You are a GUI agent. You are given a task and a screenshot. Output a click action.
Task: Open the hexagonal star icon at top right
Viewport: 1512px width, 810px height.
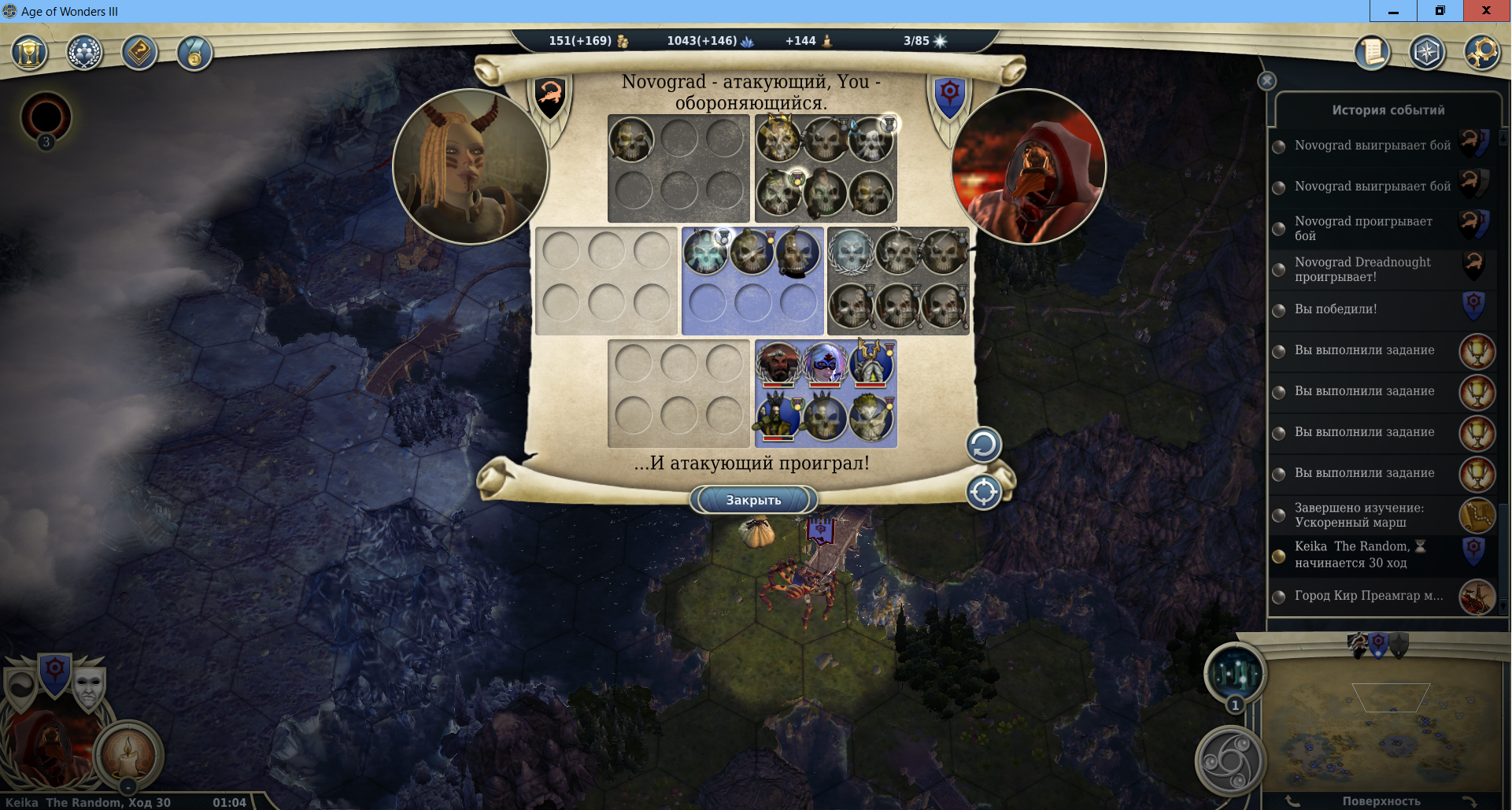pos(1426,53)
